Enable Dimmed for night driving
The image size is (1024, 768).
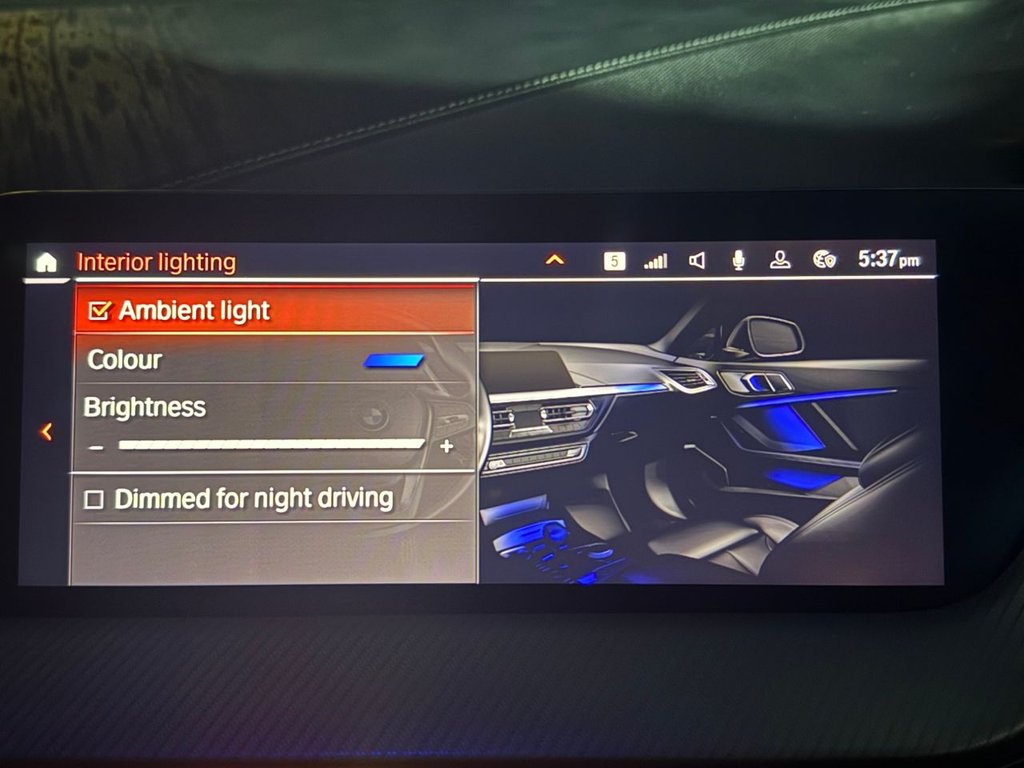click(94, 500)
